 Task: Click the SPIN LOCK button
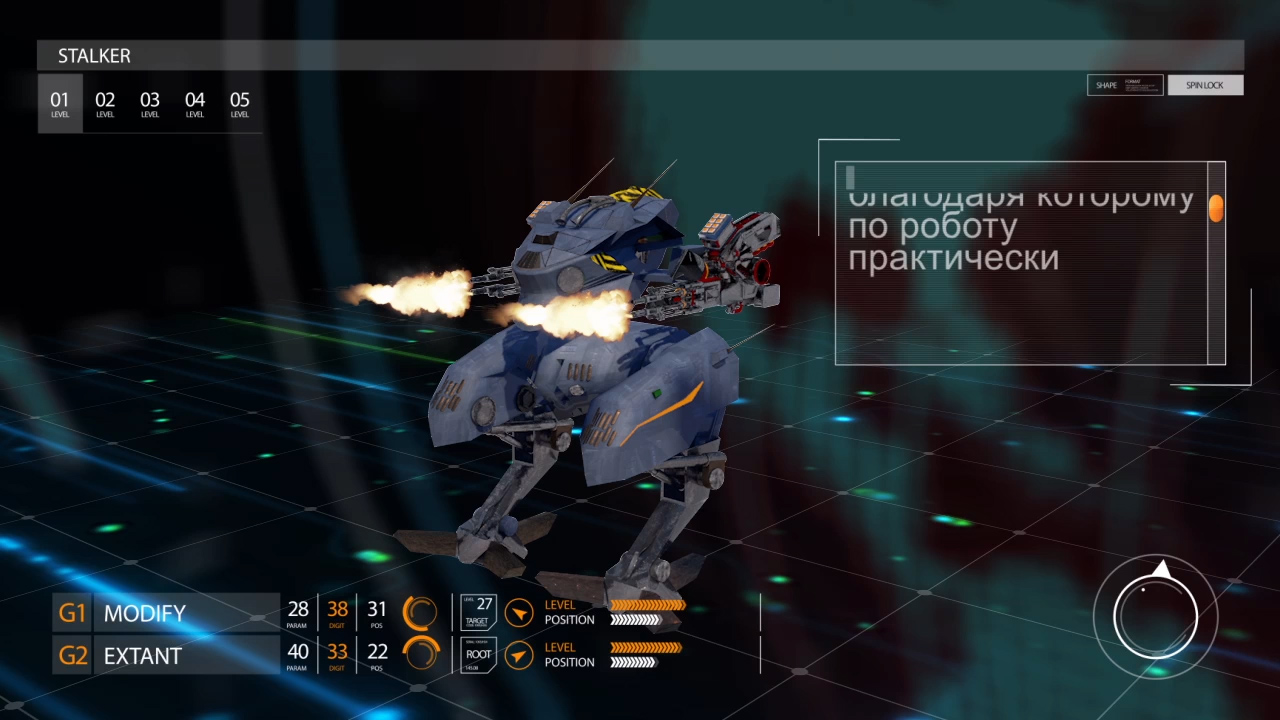point(1205,85)
